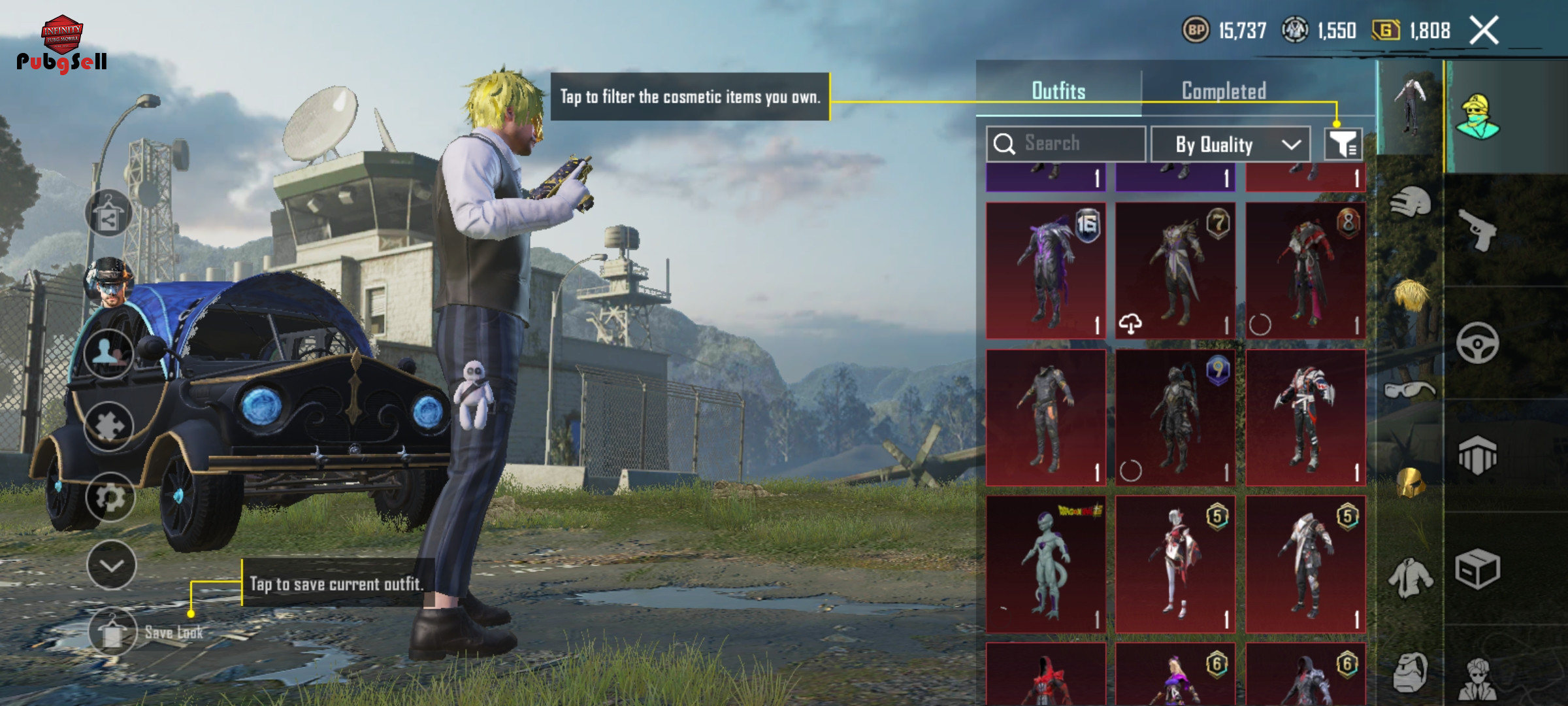The height and width of the screenshot is (706, 1568).
Task: Select the purple armored outfit with level 16 badge
Action: [1045, 271]
